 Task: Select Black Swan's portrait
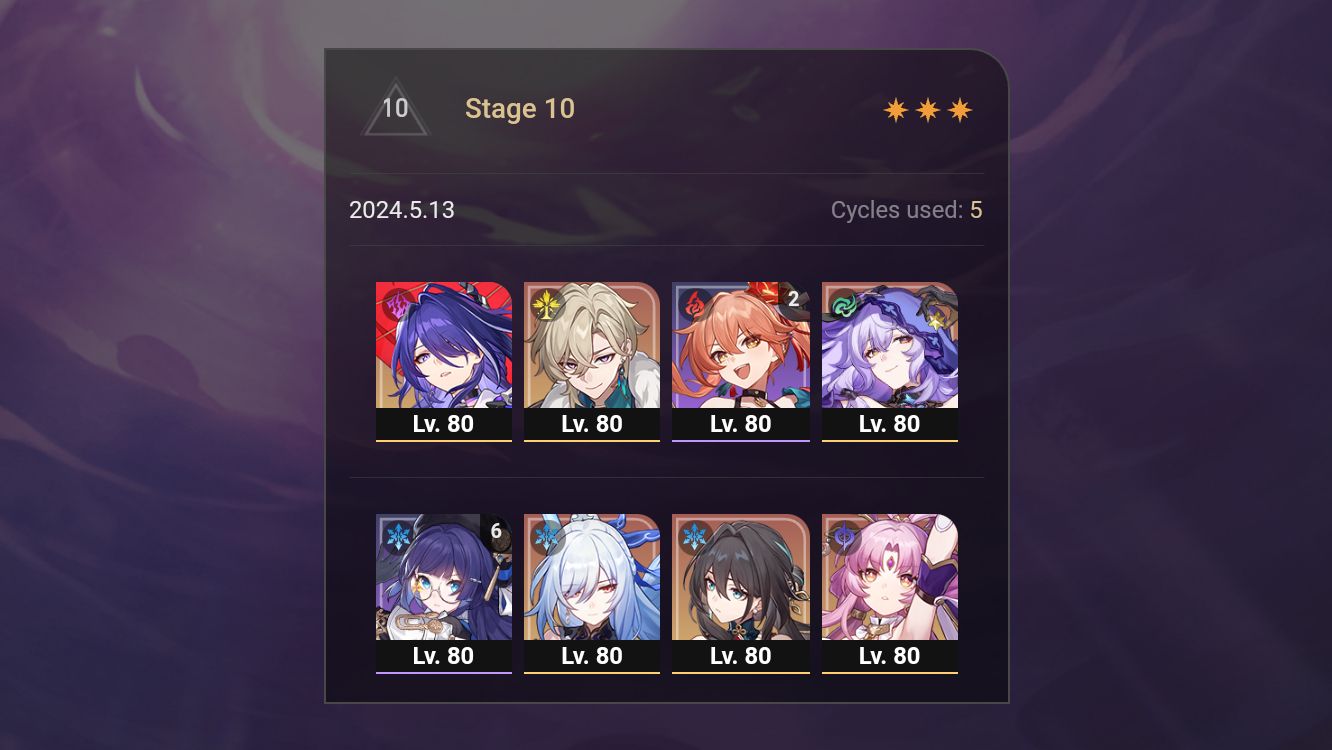click(x=890, y=345)
